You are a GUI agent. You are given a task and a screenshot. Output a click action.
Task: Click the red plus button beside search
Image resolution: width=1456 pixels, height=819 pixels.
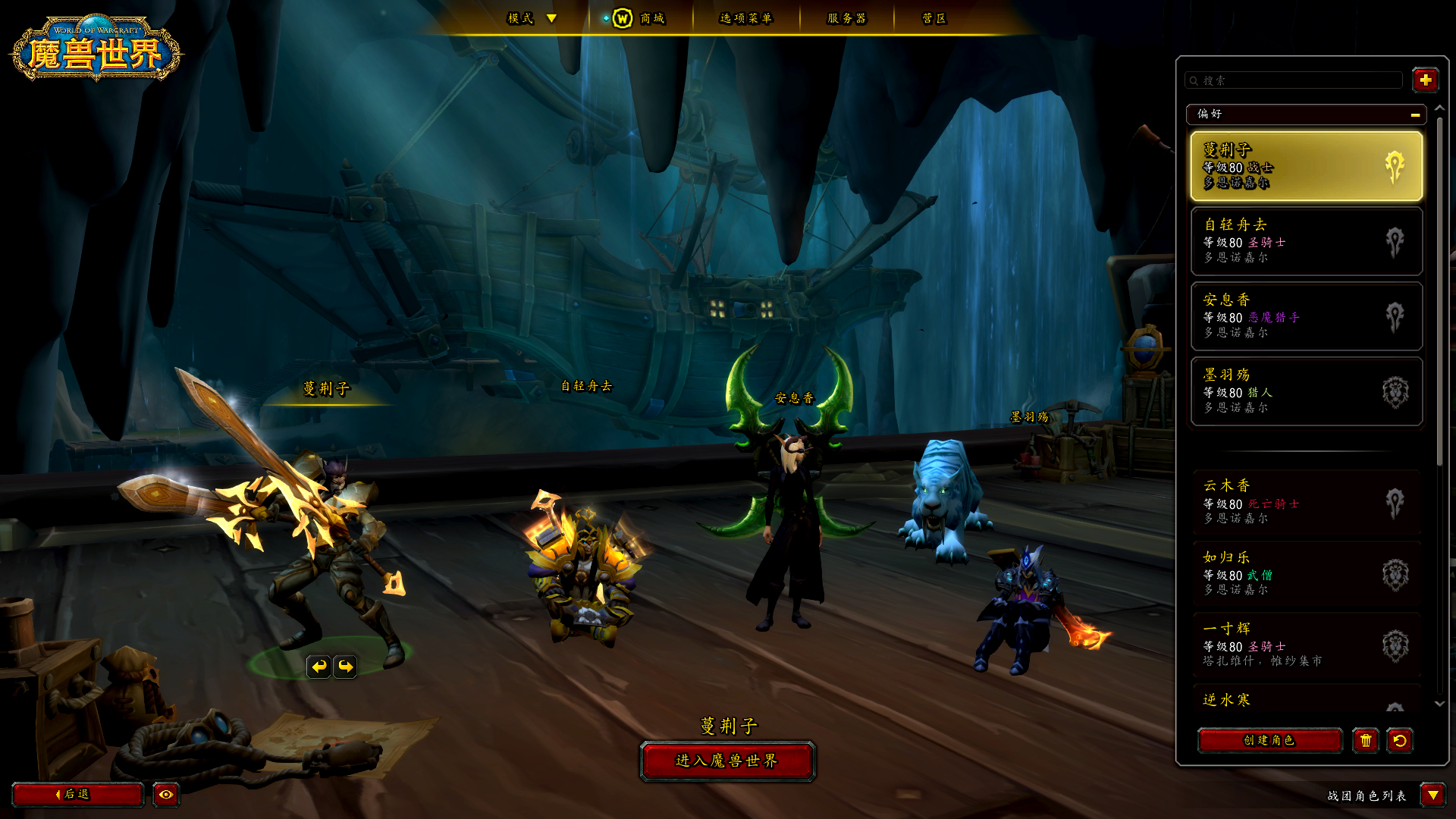pyautogui.click(x=1425, y=80)
